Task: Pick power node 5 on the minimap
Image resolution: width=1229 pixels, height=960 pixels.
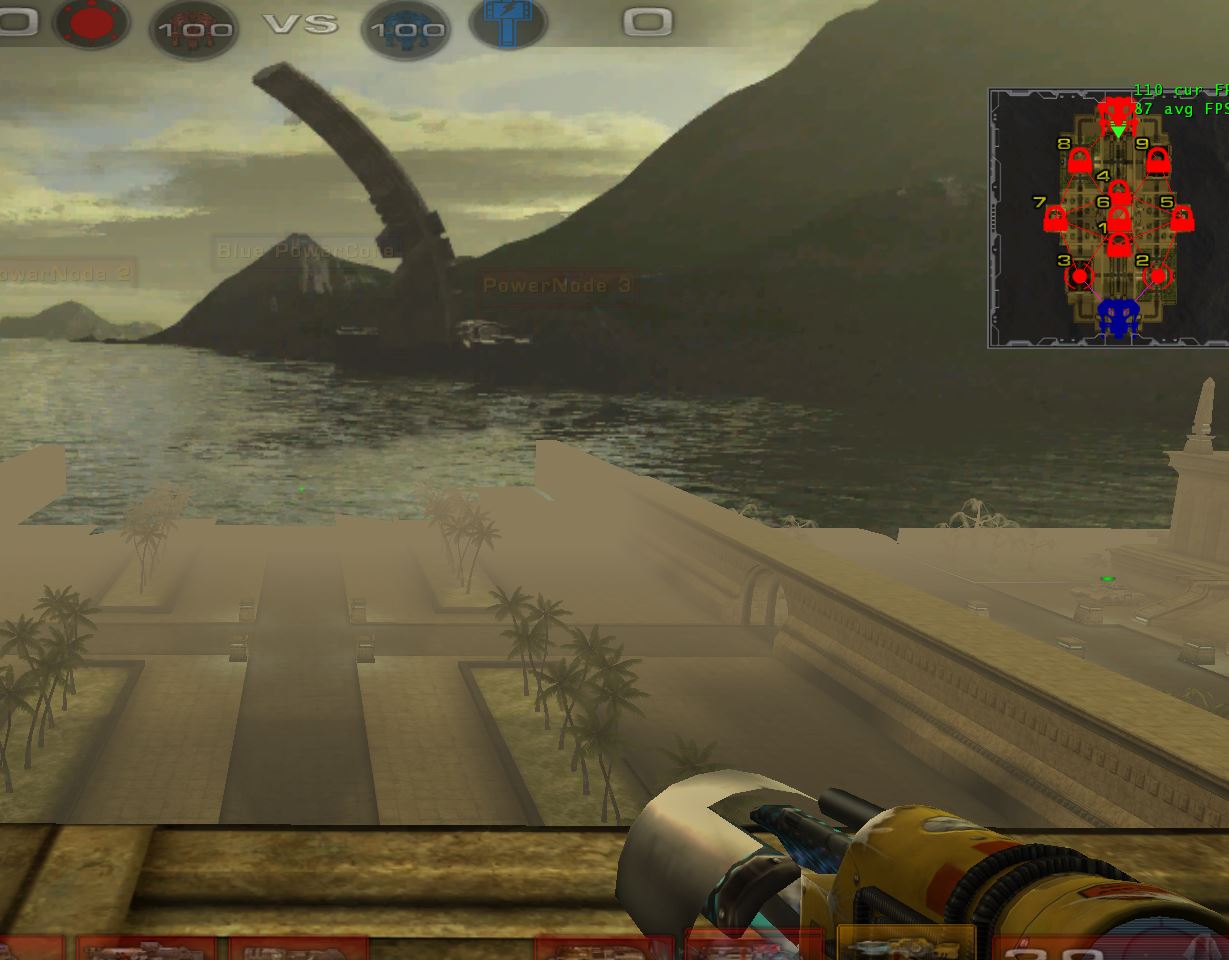Action: [x=1182, y=217]
